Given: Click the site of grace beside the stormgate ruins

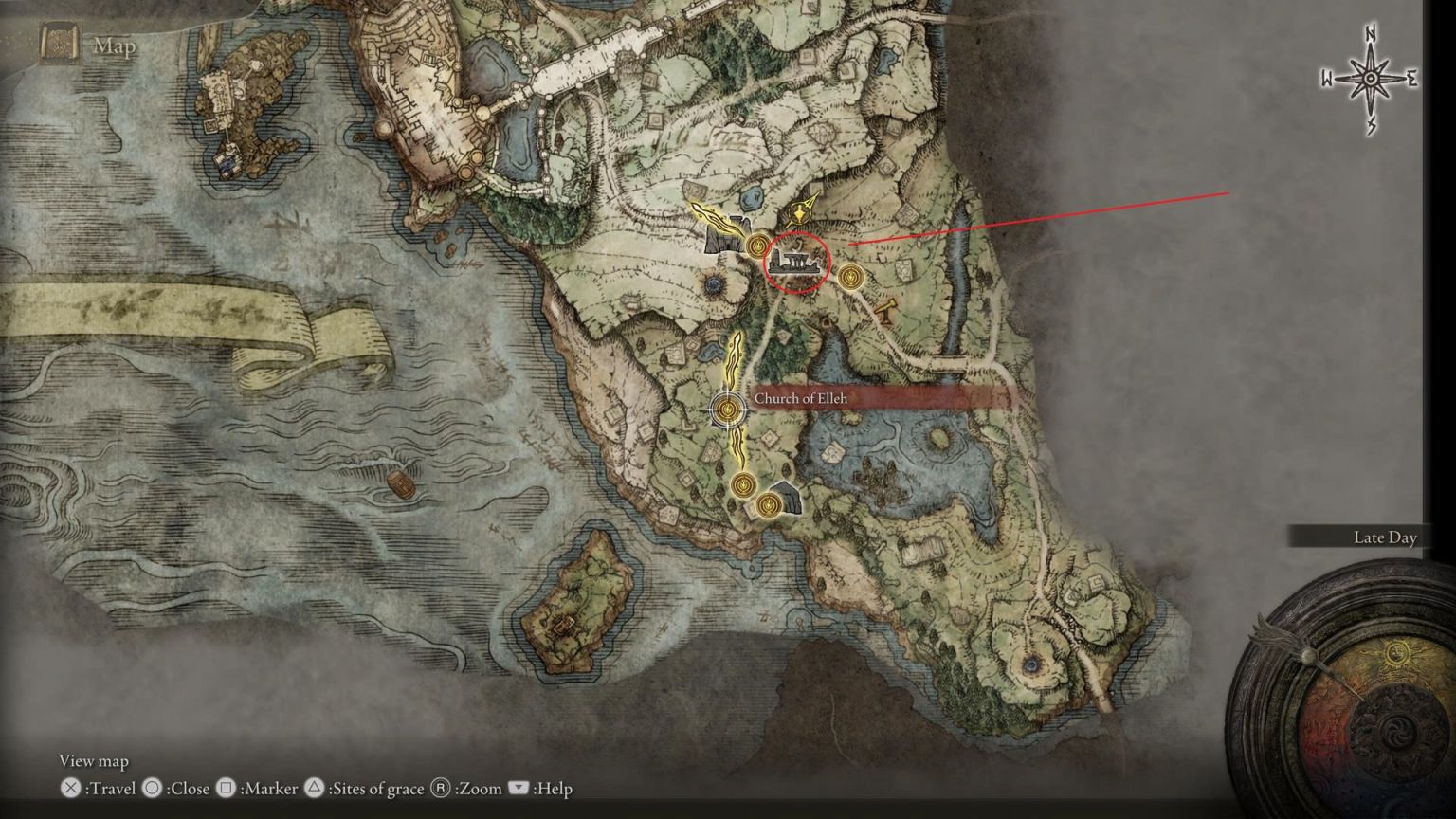Looking at the screenshot, I should (758, 244).
